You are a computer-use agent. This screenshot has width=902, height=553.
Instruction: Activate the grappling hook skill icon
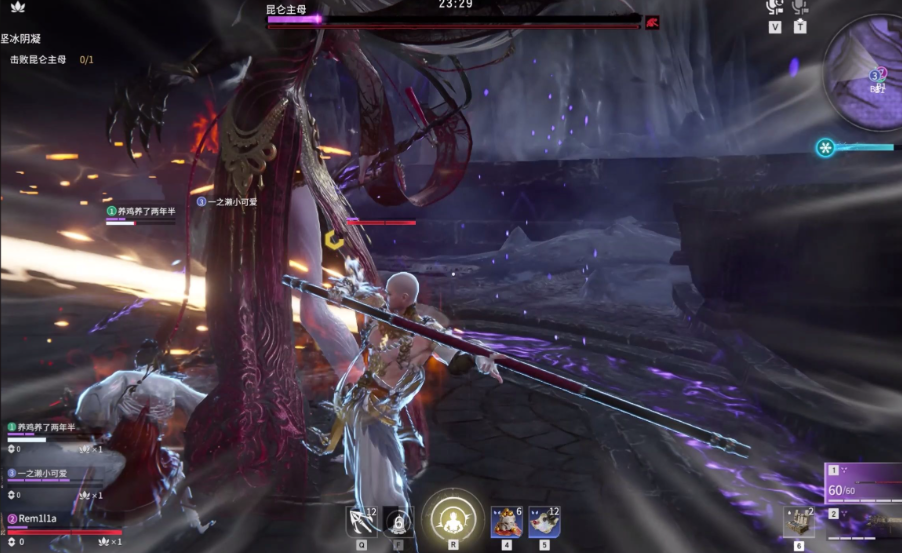(361, 521)
